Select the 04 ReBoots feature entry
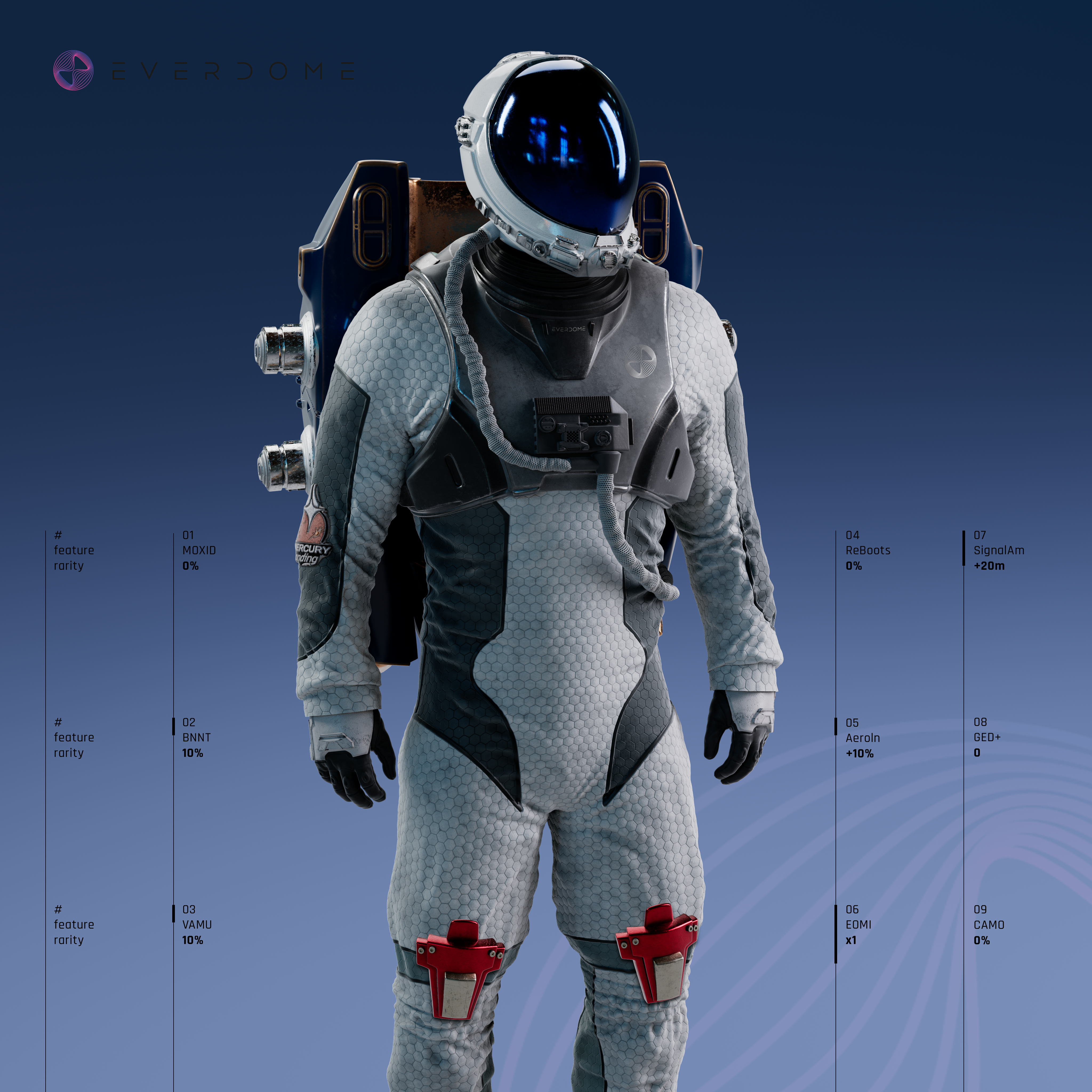Viewport: 1092px width, 1092px height. click(x=868, y=550)
